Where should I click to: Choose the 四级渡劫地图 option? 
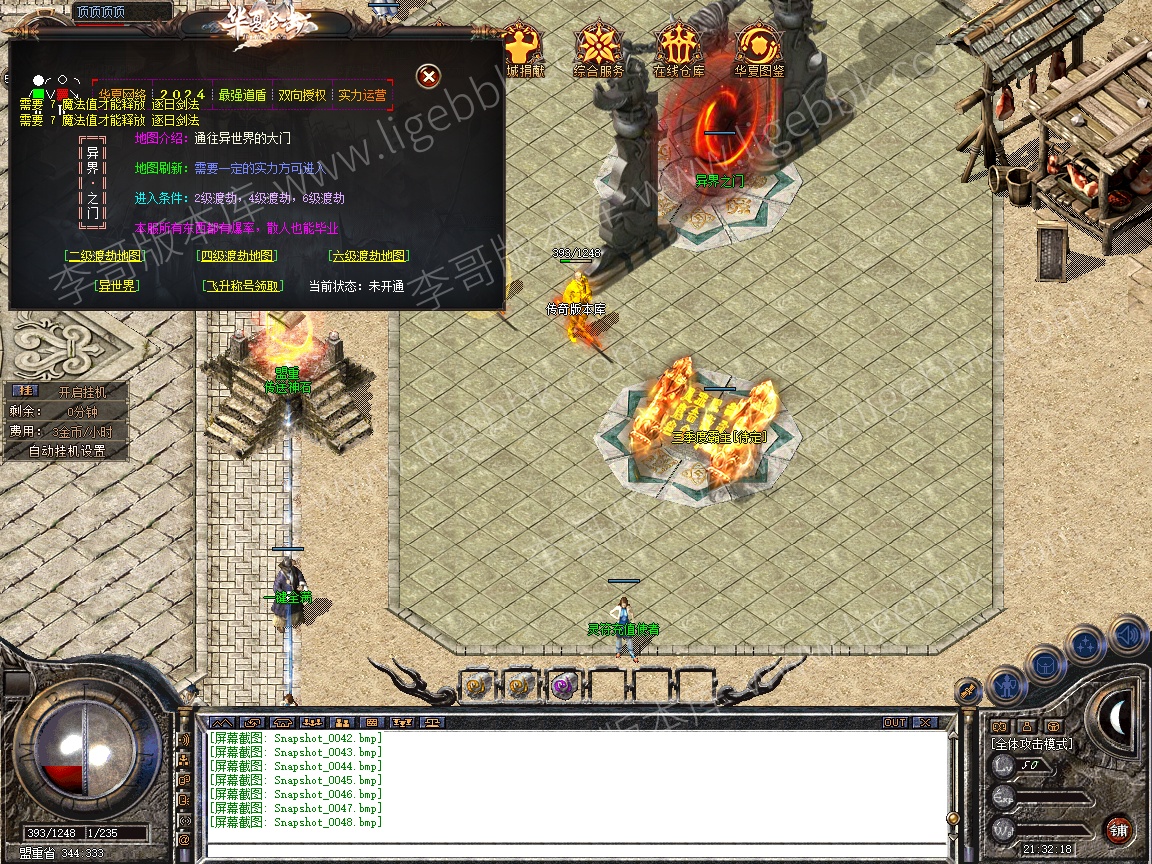click(237, 256)
